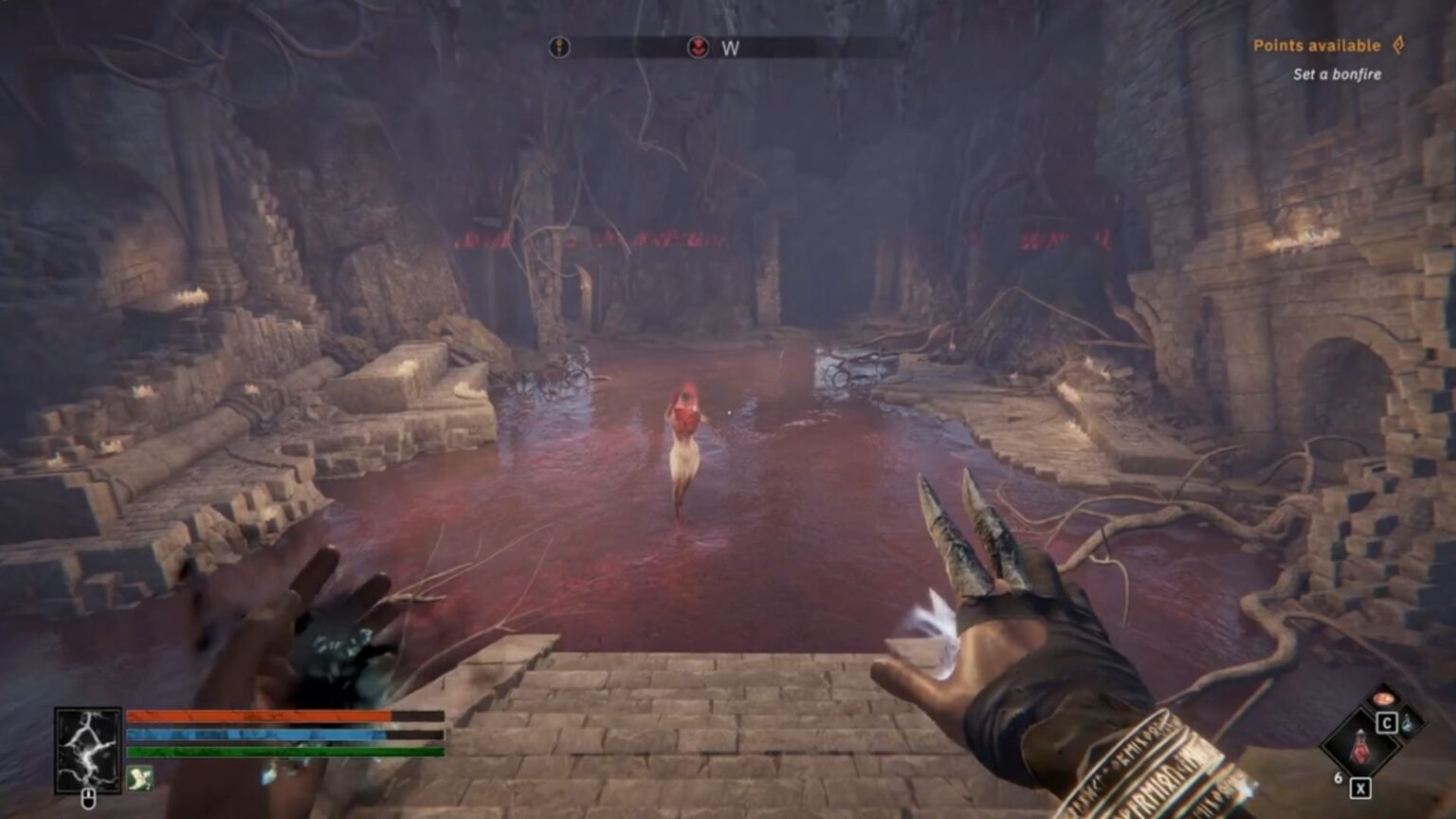Select the blue flask item icon
The width and height of the screenshot is (1456, 819).
(1408, 724)
